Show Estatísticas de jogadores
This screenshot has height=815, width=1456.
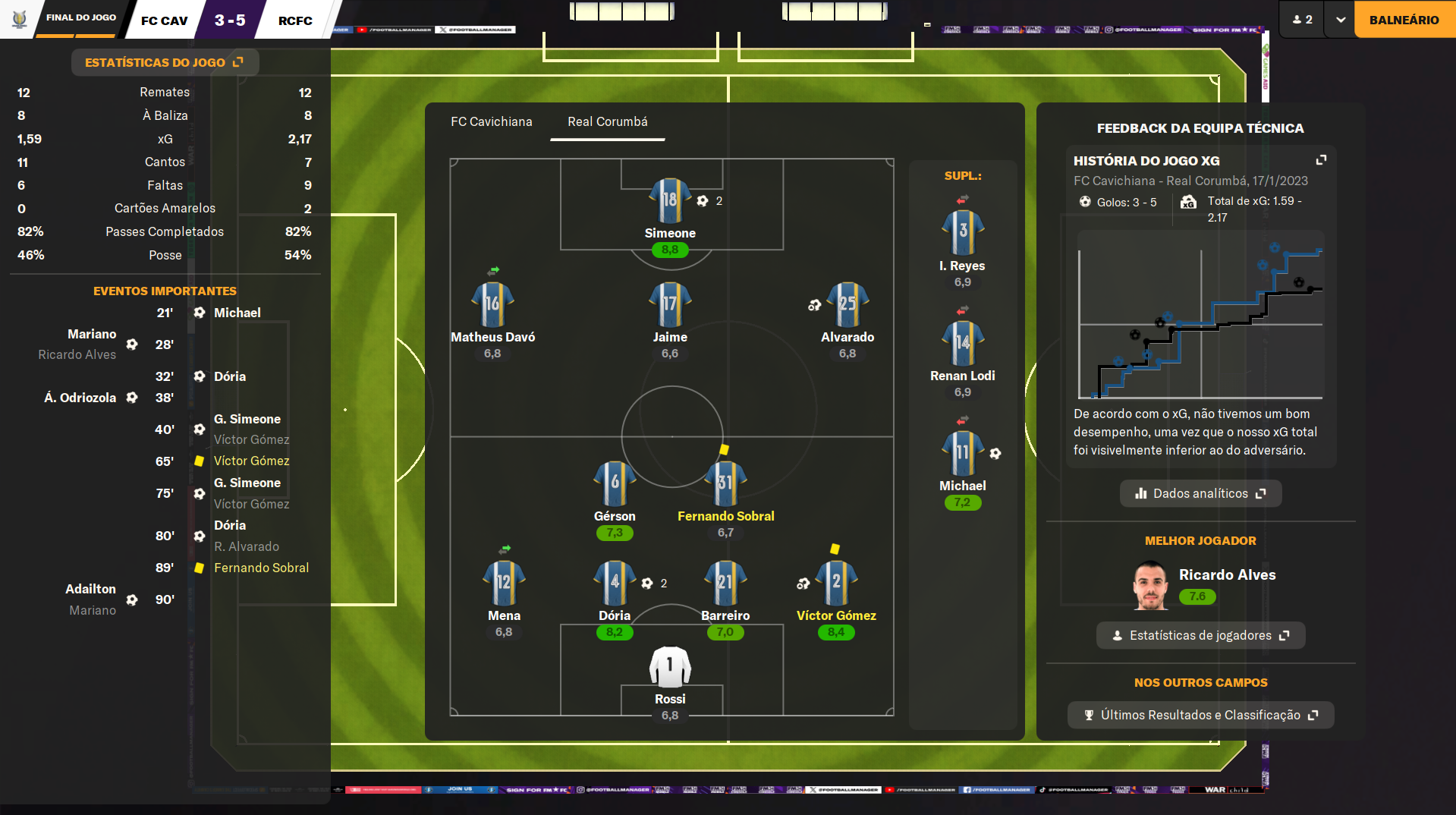(x=1200, y=635)
